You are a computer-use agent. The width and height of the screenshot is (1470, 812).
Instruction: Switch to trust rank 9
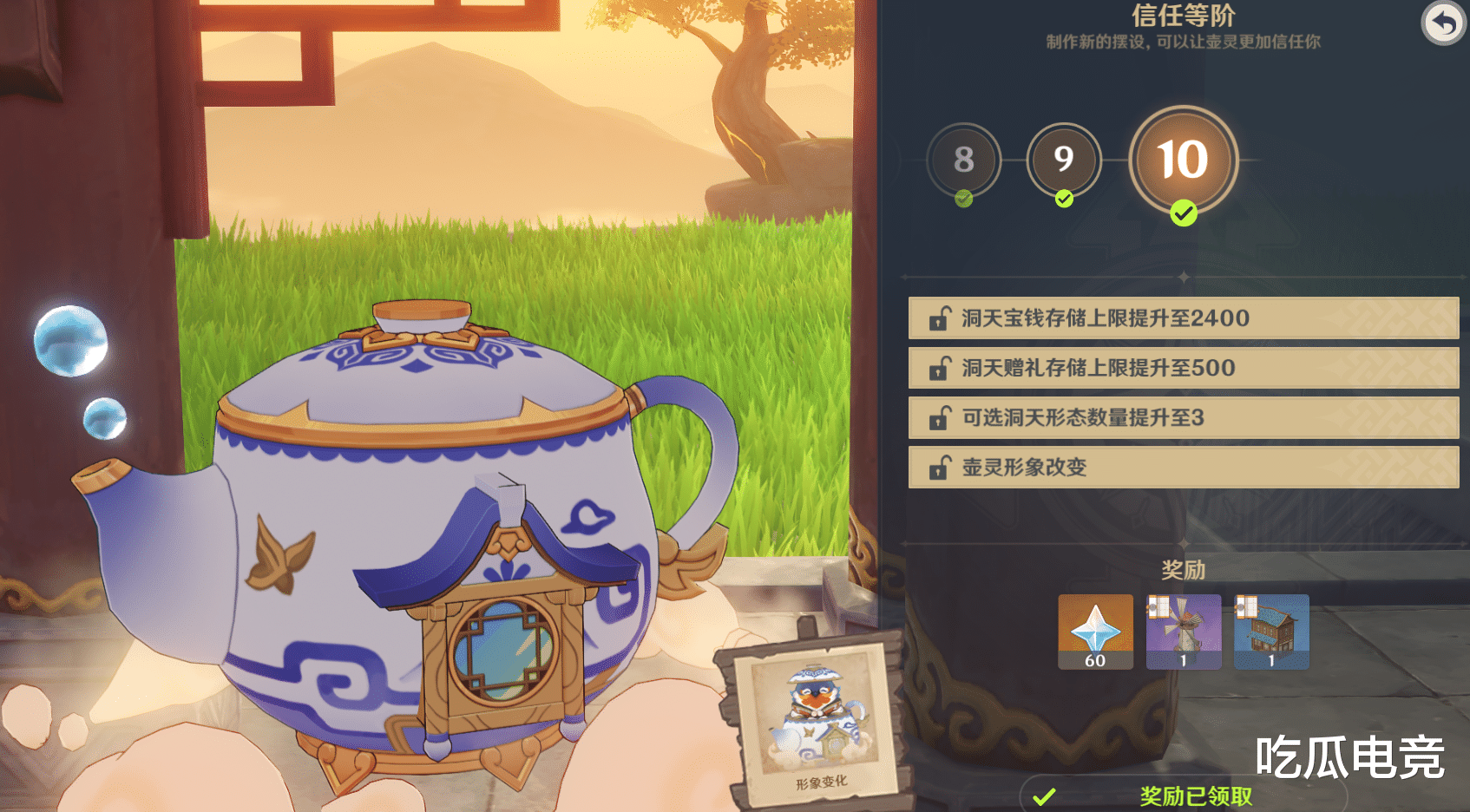tap(1064, 160)
